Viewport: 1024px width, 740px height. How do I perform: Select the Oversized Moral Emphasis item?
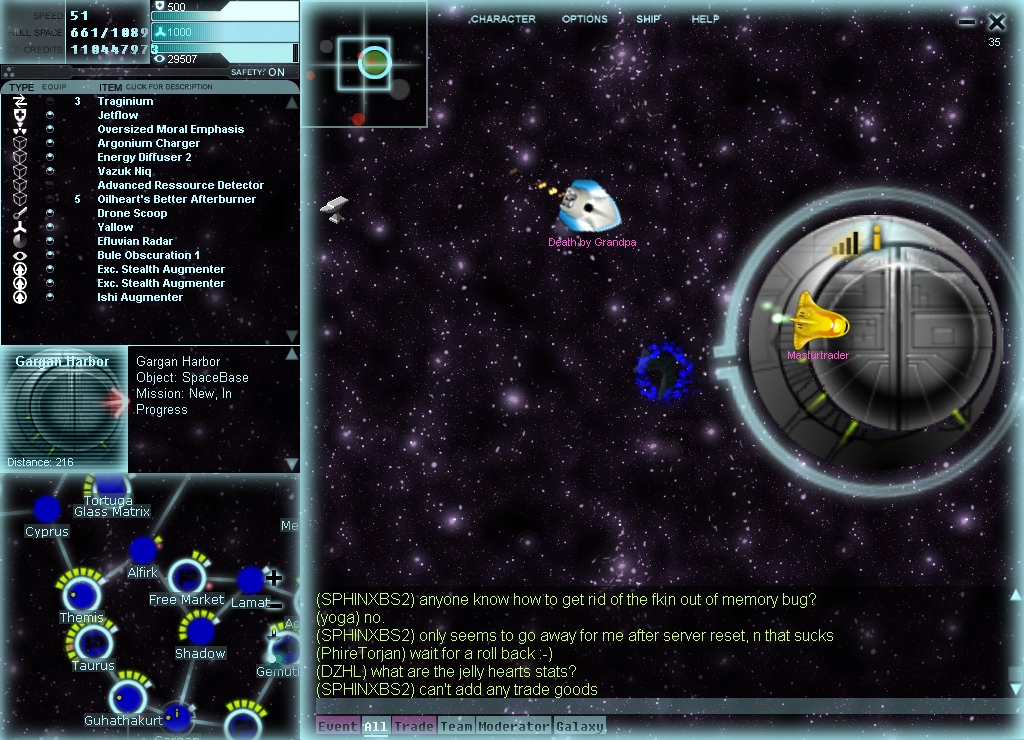170,129
